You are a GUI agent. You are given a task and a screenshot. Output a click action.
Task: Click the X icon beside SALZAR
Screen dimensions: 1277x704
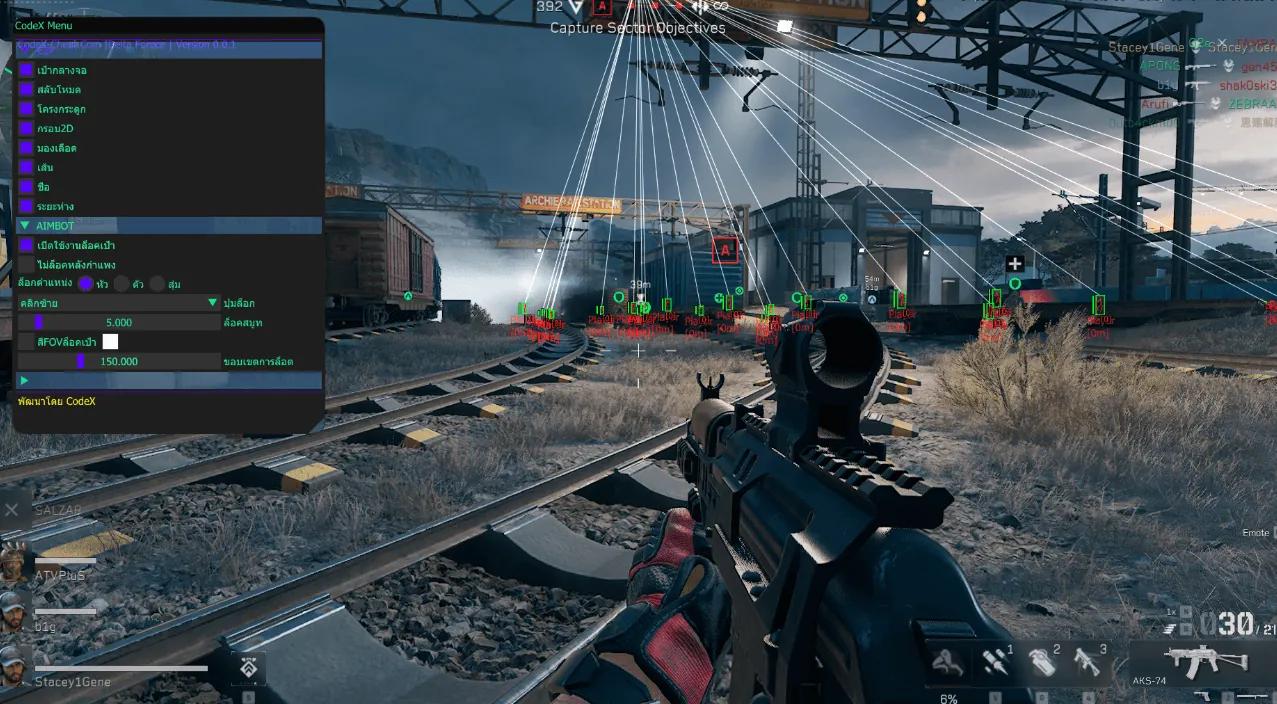tap(11, 510)
